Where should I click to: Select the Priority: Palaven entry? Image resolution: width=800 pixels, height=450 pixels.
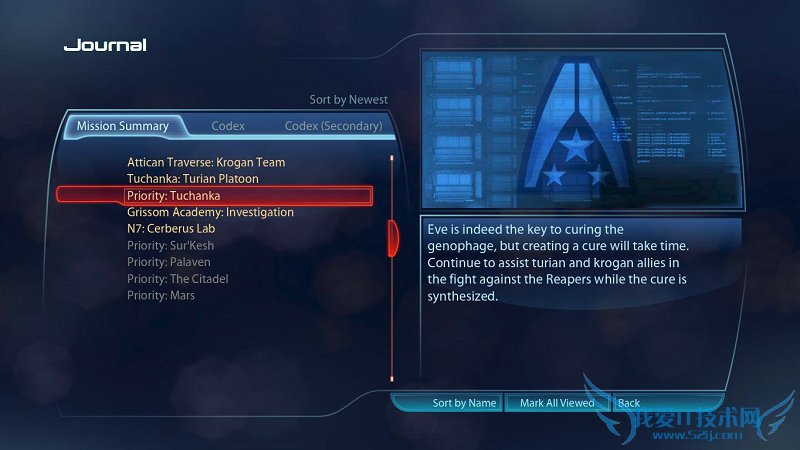pyautogui.click(x=169, y=262)
